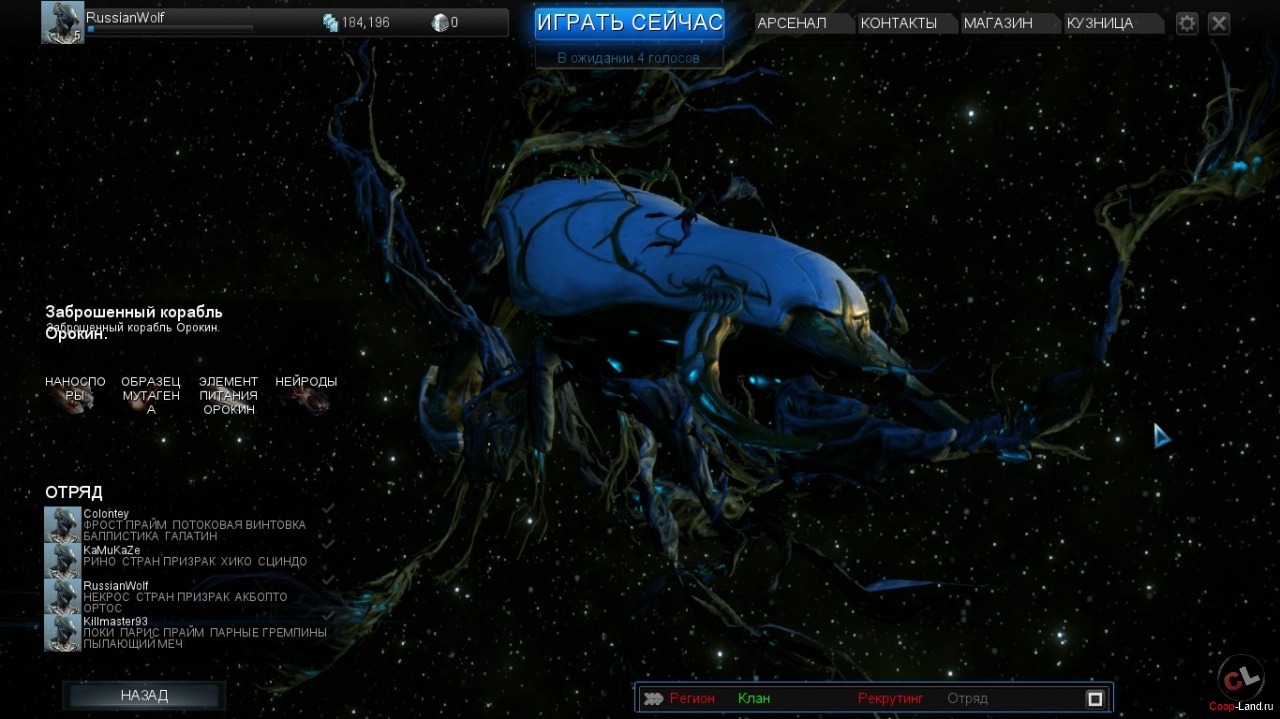This screenshot has width=1280, height=719.
Task: Open settings via the gear icon
Action: [x=1187, y=23]
